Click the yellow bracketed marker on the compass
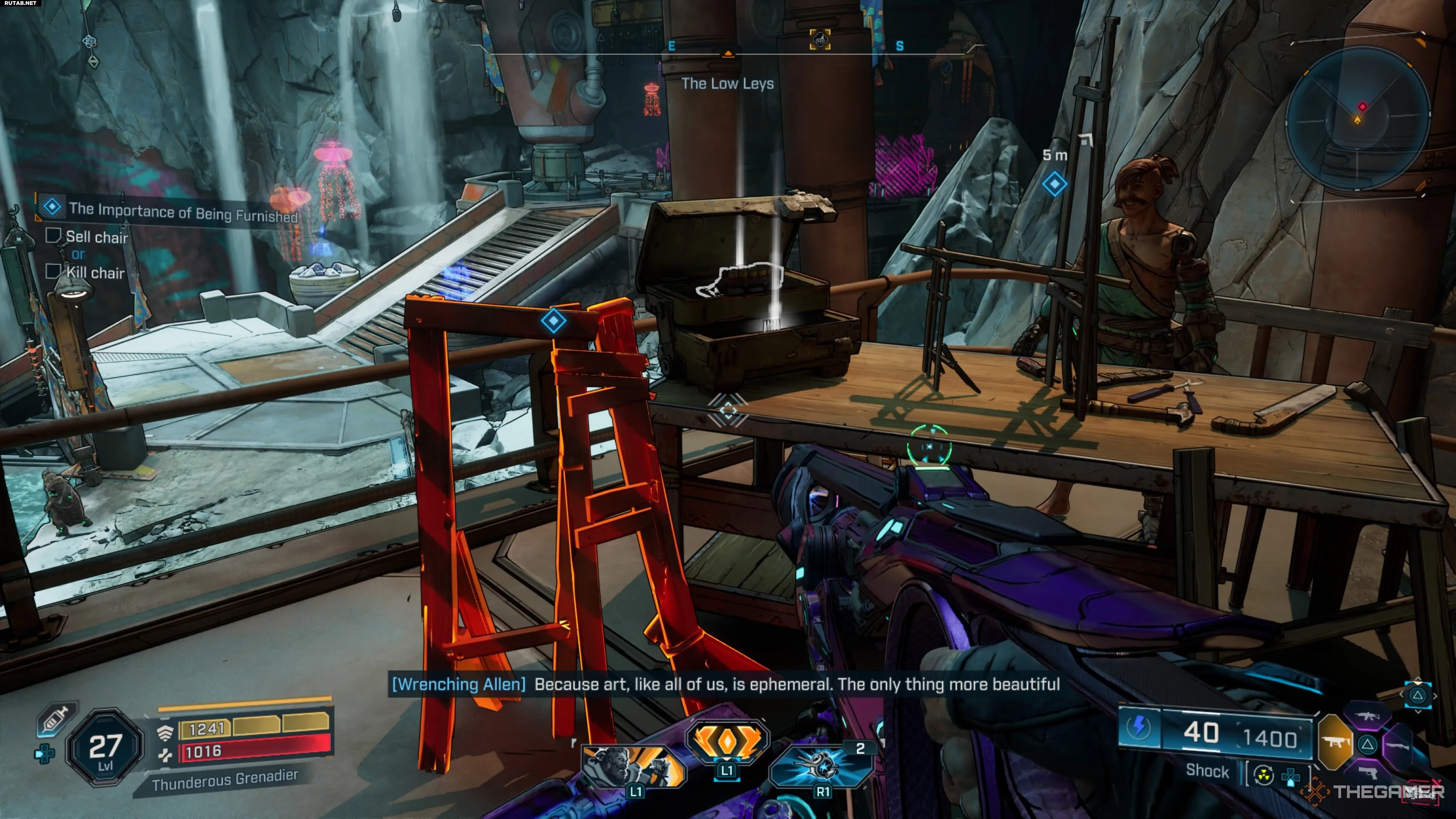 tap(819, 39)
